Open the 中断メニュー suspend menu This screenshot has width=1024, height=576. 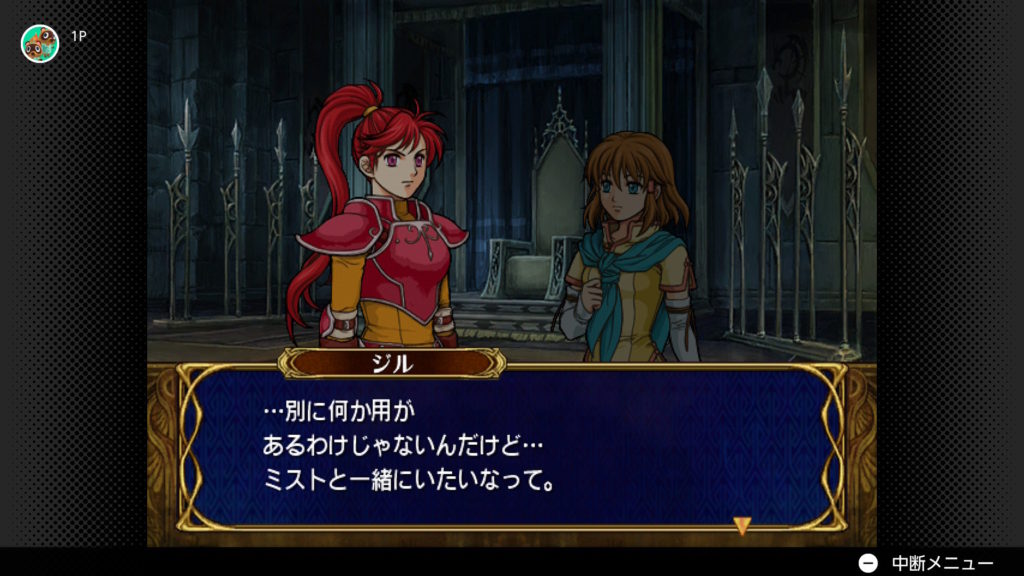point(927,563)
